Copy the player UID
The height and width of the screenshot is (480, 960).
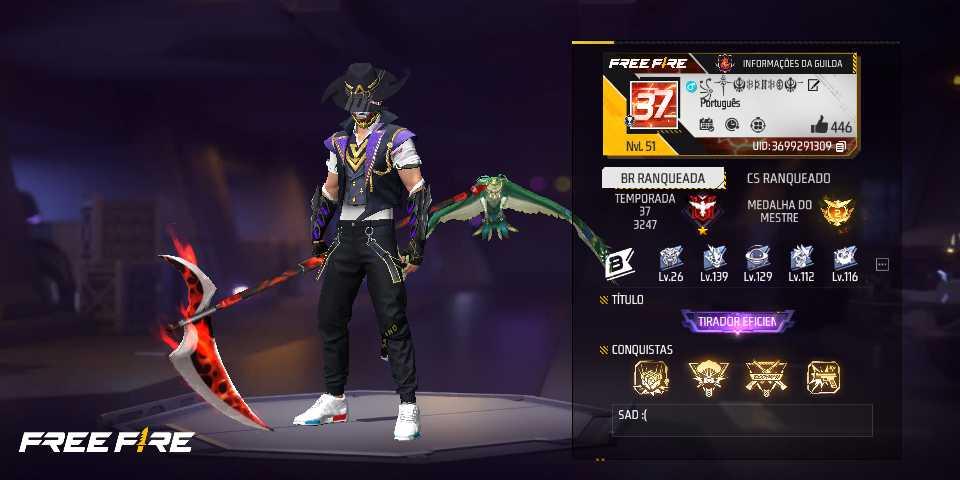pyautogui.click(x=841, y=146)
